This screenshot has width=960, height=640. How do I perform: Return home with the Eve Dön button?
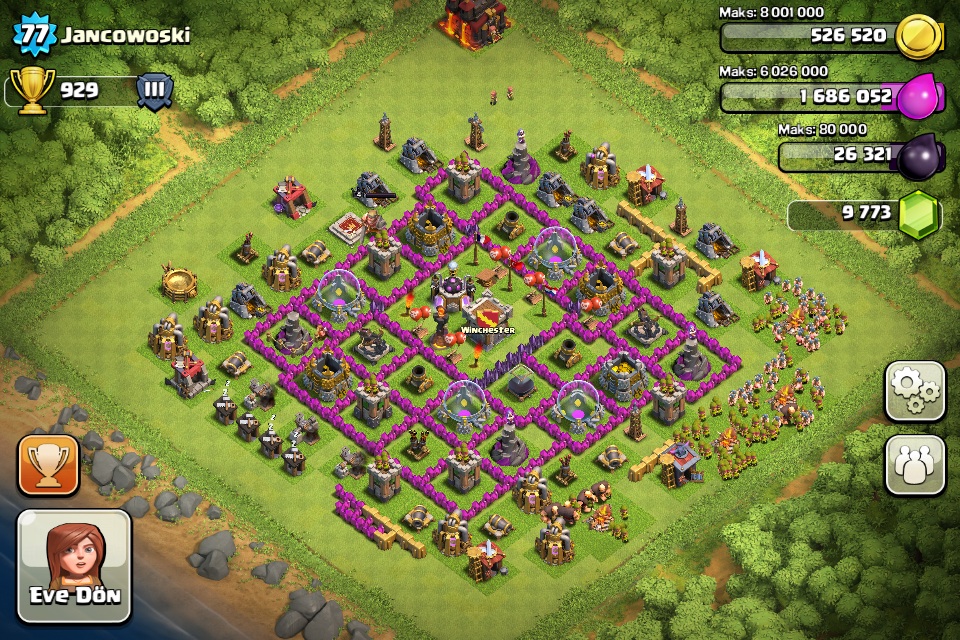point(74,566)
